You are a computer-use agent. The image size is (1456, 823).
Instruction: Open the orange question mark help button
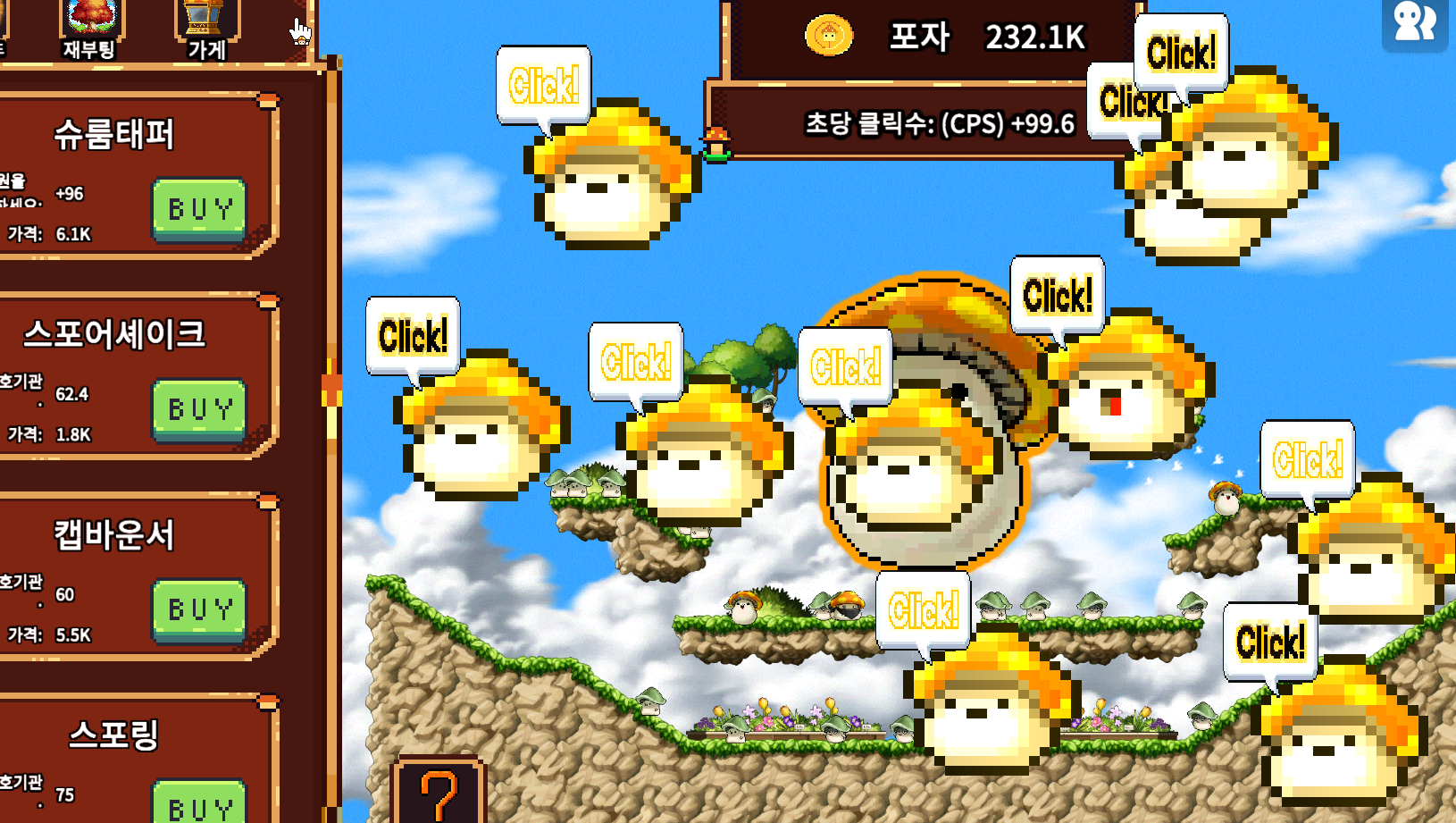point(439,792)
